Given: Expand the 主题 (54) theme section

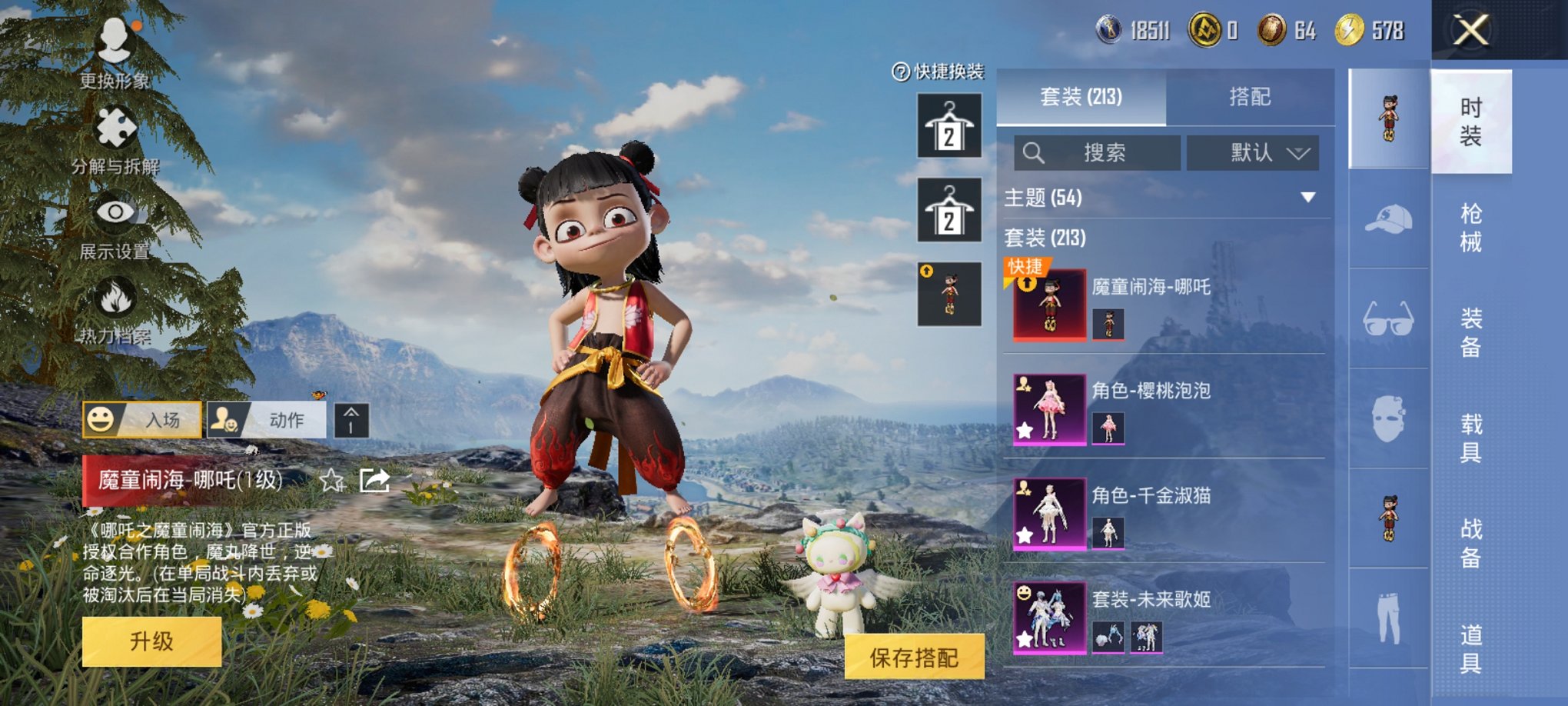Looking at the screenshot, I should 1307,198.
